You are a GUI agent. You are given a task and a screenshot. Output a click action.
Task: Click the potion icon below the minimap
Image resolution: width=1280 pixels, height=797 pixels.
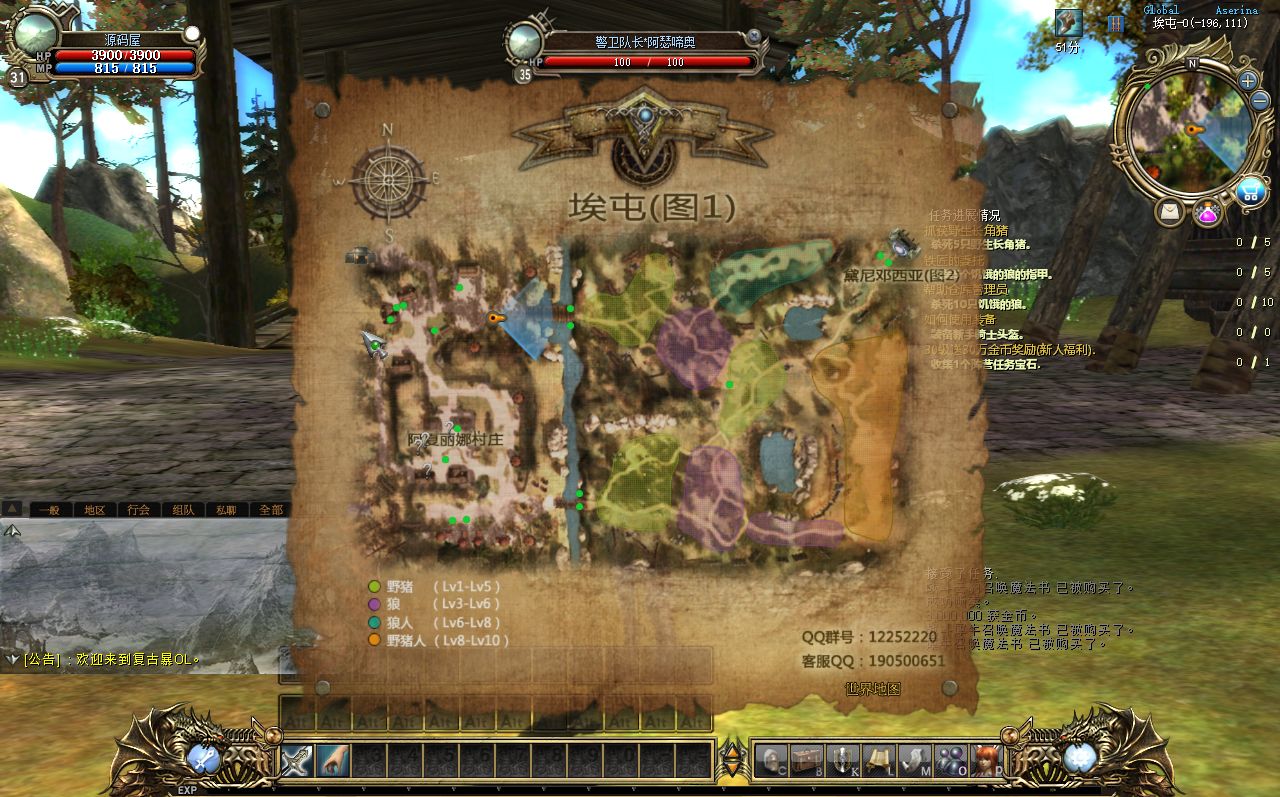pyautogui.click(x=1205, y=212)
